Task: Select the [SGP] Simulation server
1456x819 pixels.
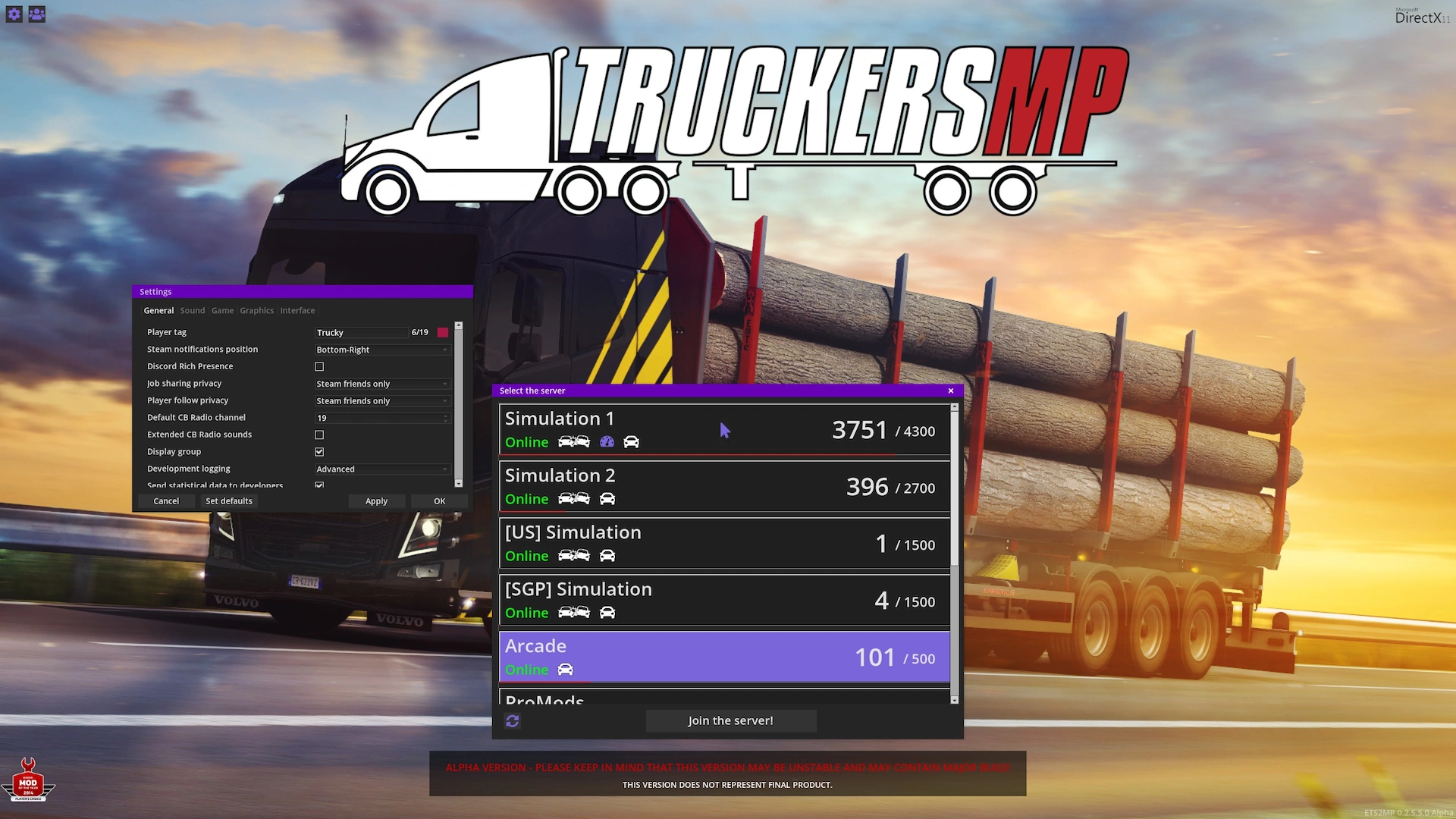Action: point(723,601)
